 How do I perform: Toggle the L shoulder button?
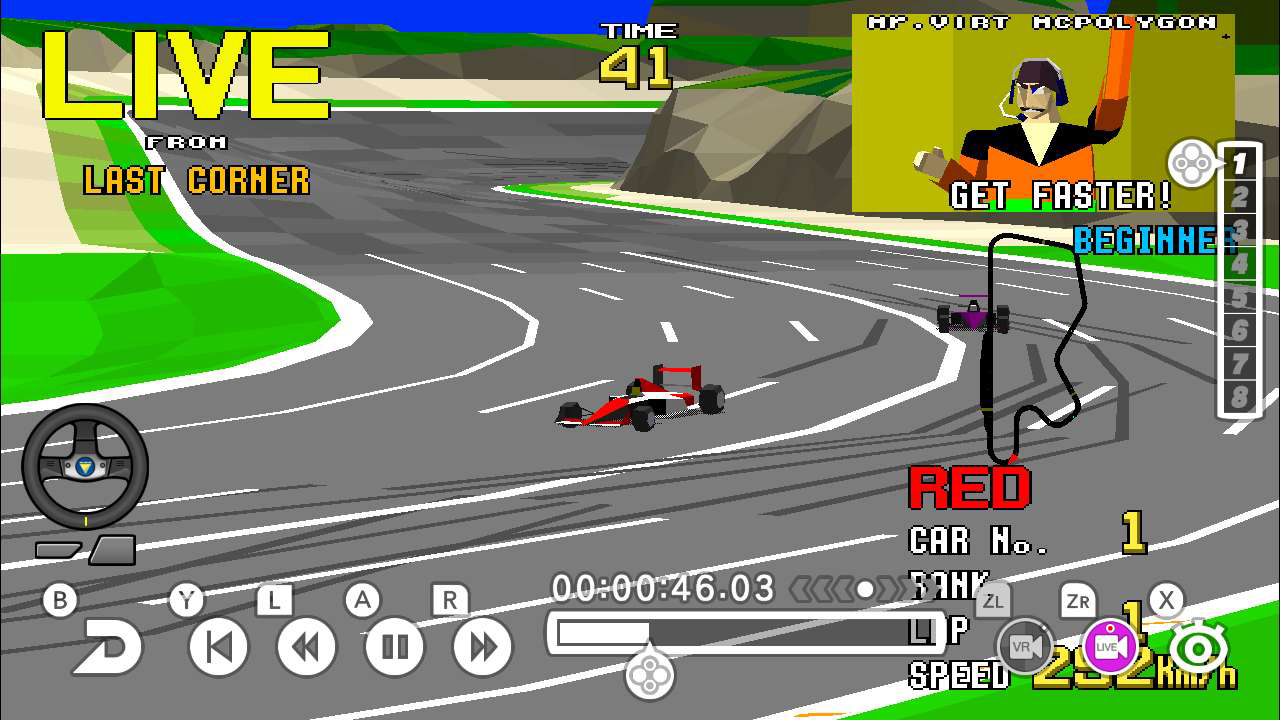pos(276,600)
